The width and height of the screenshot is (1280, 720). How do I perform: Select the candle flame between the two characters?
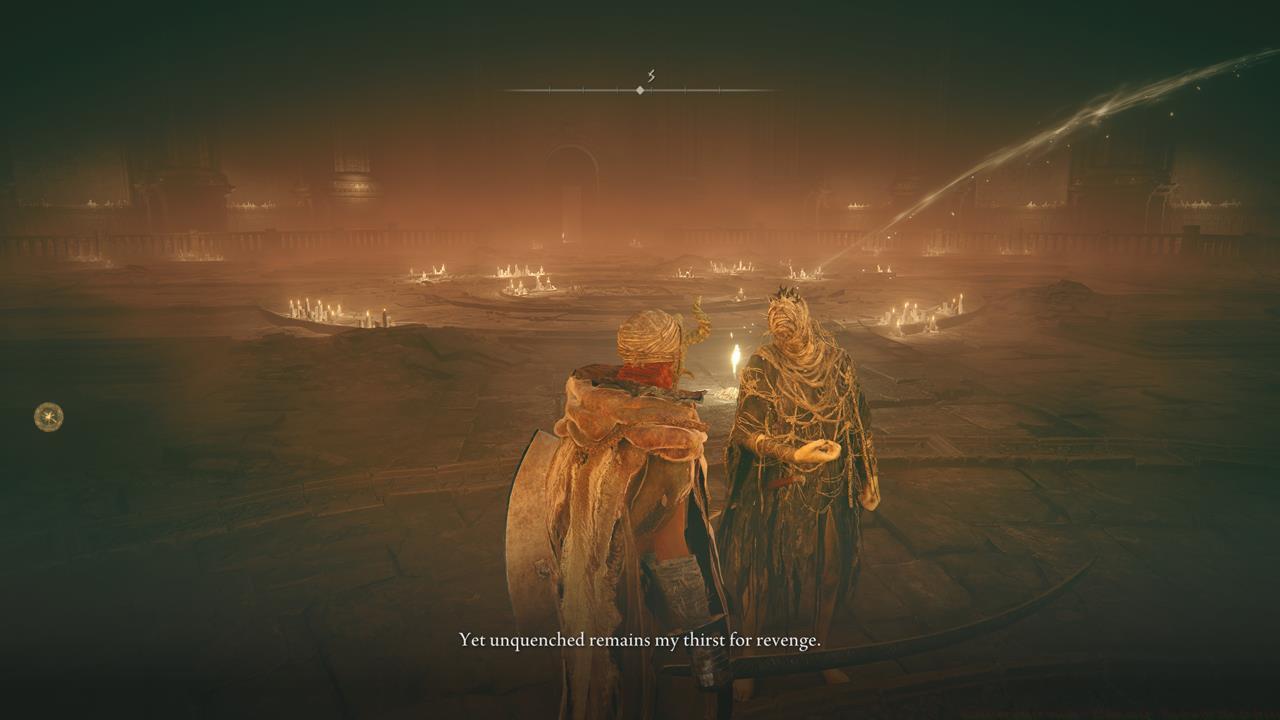[x=733, y=358]
